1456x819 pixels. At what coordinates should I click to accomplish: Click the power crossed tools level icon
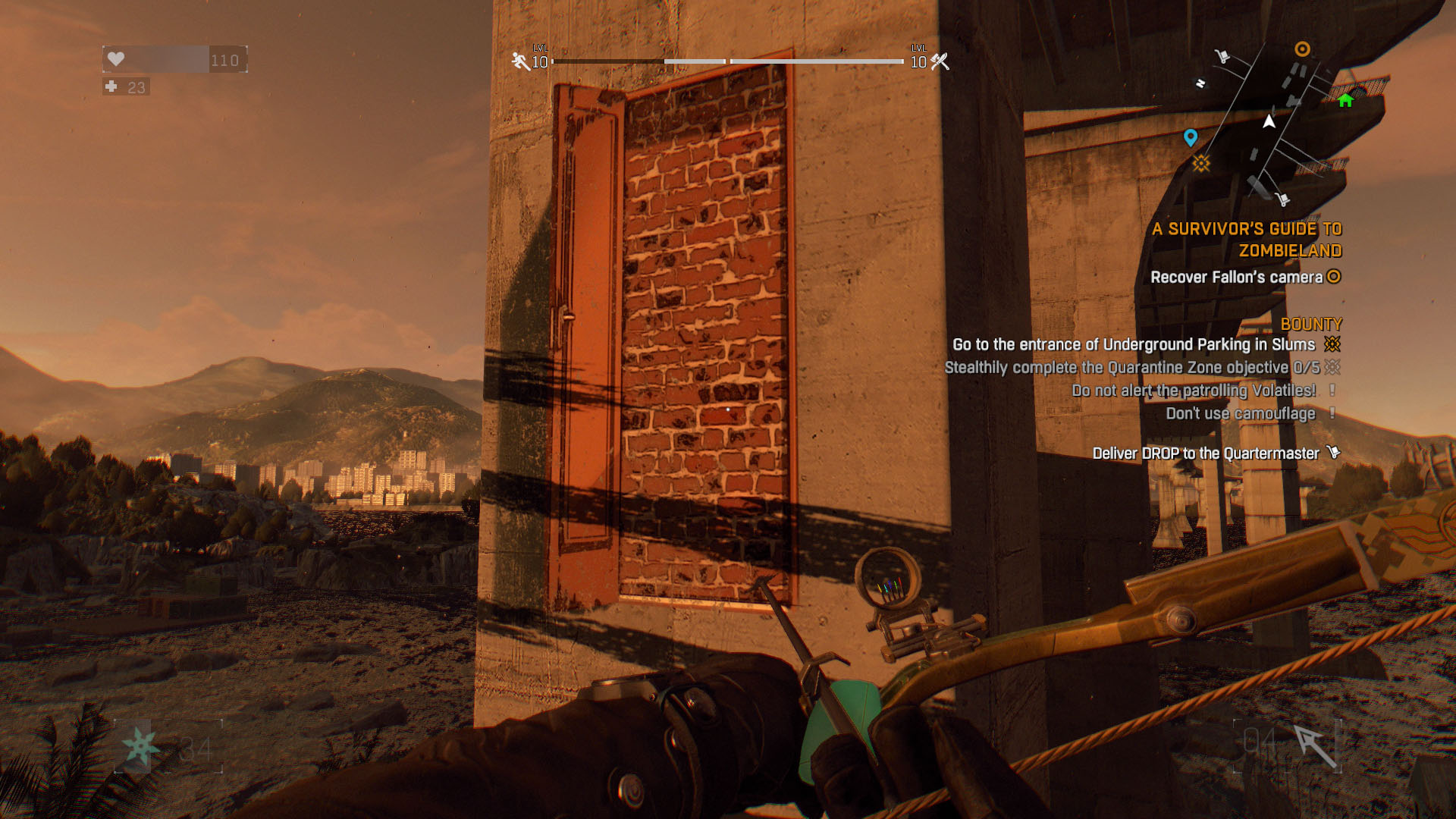[x=940, y=61]
